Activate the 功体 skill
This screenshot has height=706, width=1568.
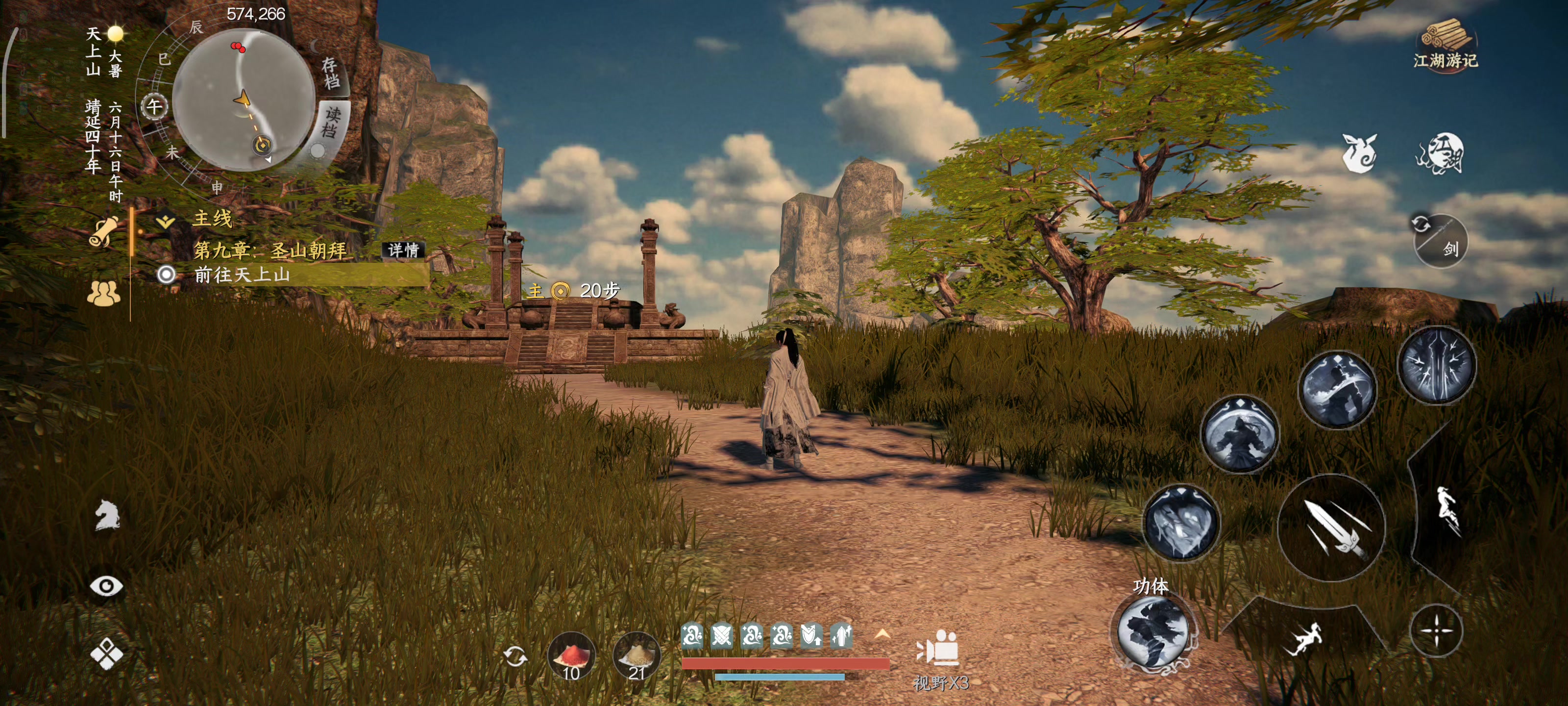(1152, 632)
